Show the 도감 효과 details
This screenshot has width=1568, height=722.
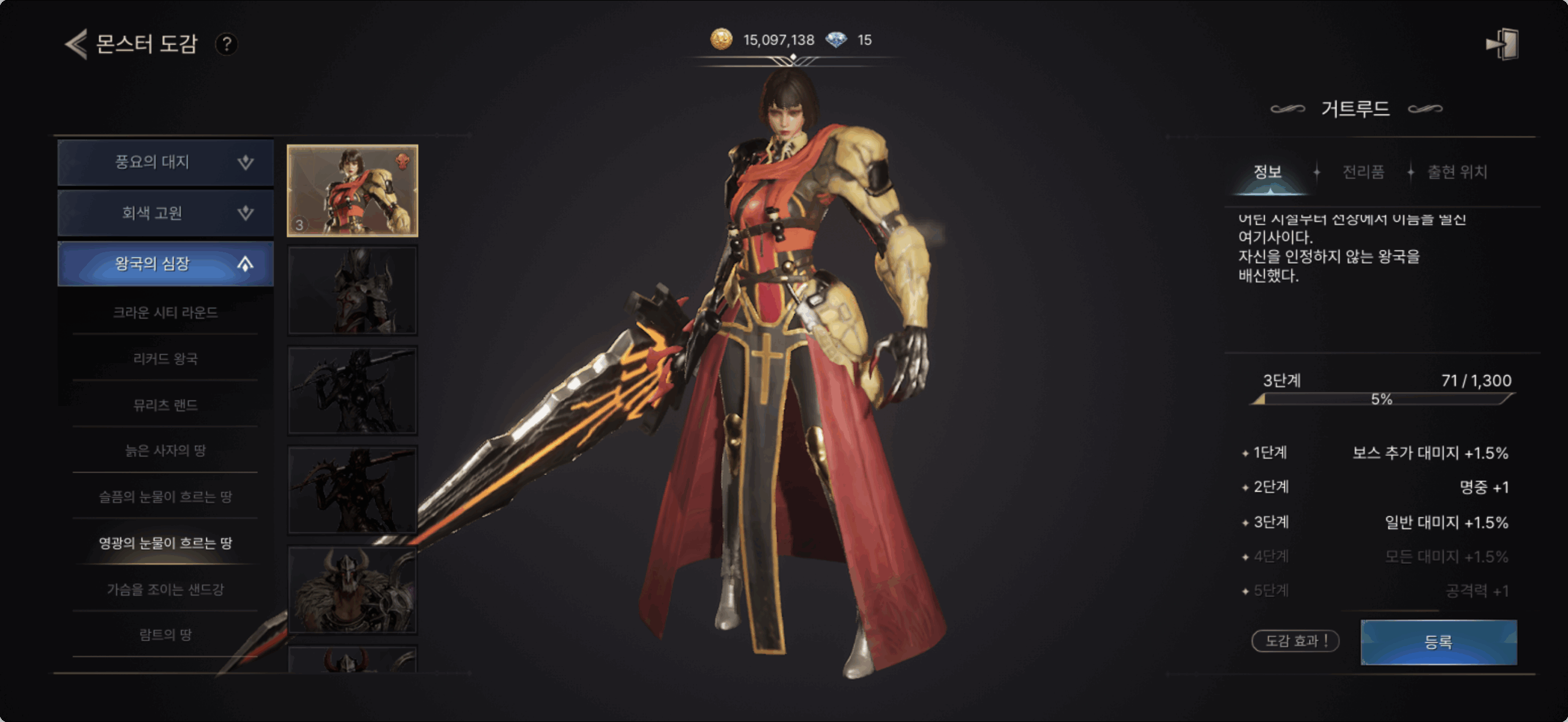click(1295, 641)
